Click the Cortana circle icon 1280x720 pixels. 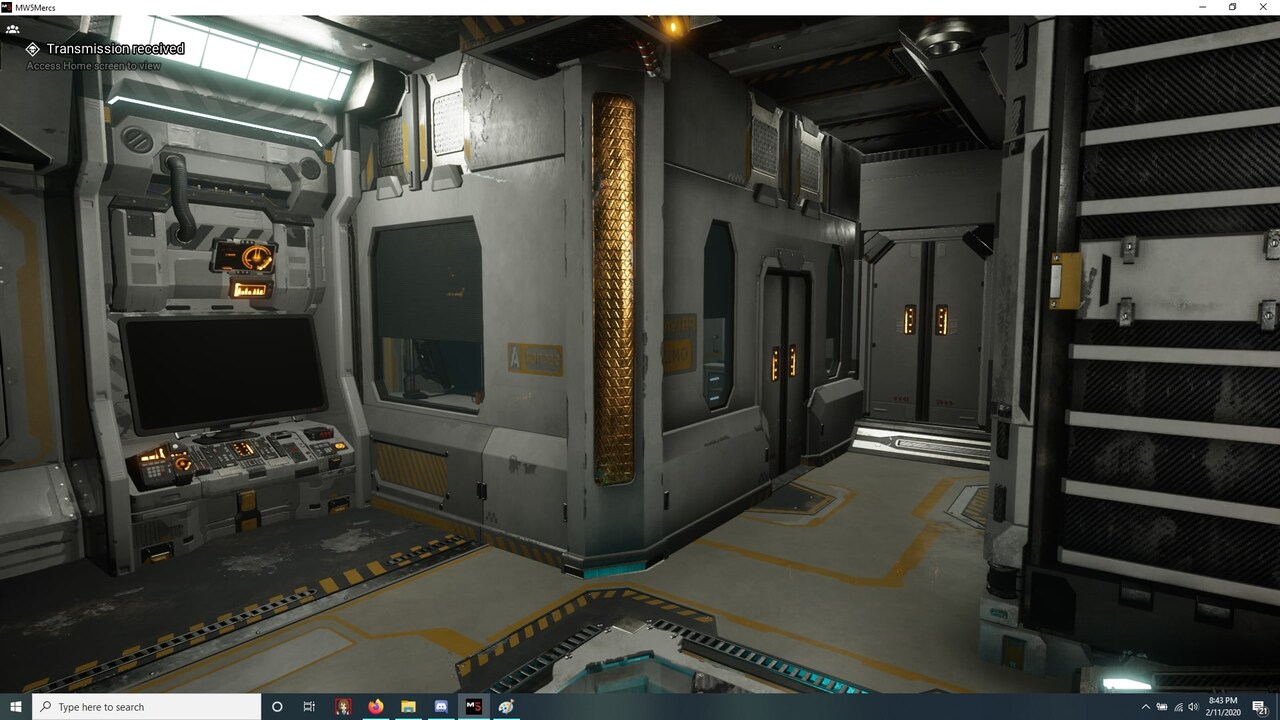[x=276, y=707]
